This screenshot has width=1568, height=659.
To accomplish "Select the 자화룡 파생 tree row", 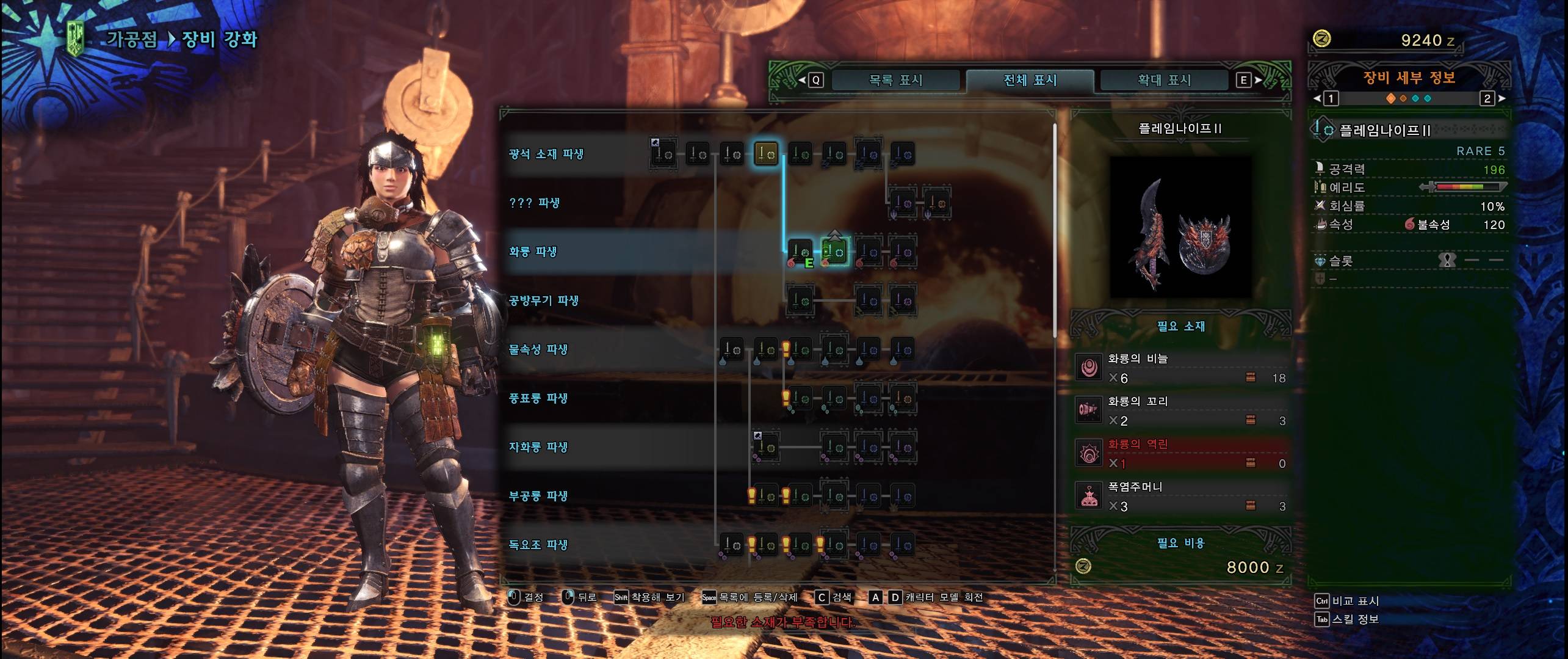I will (x=538, y=447).
